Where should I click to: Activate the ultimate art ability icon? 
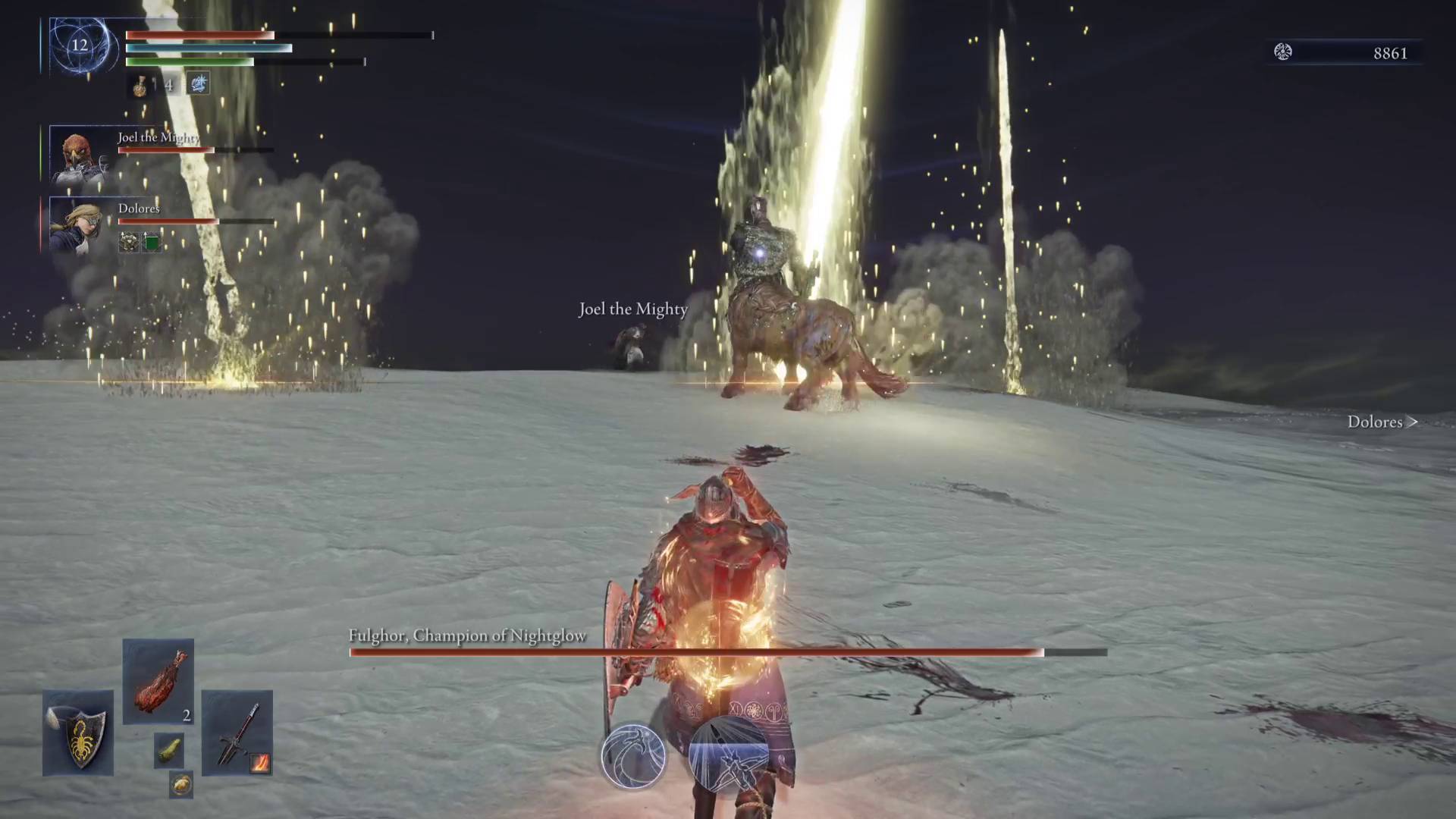pos(728,755)
